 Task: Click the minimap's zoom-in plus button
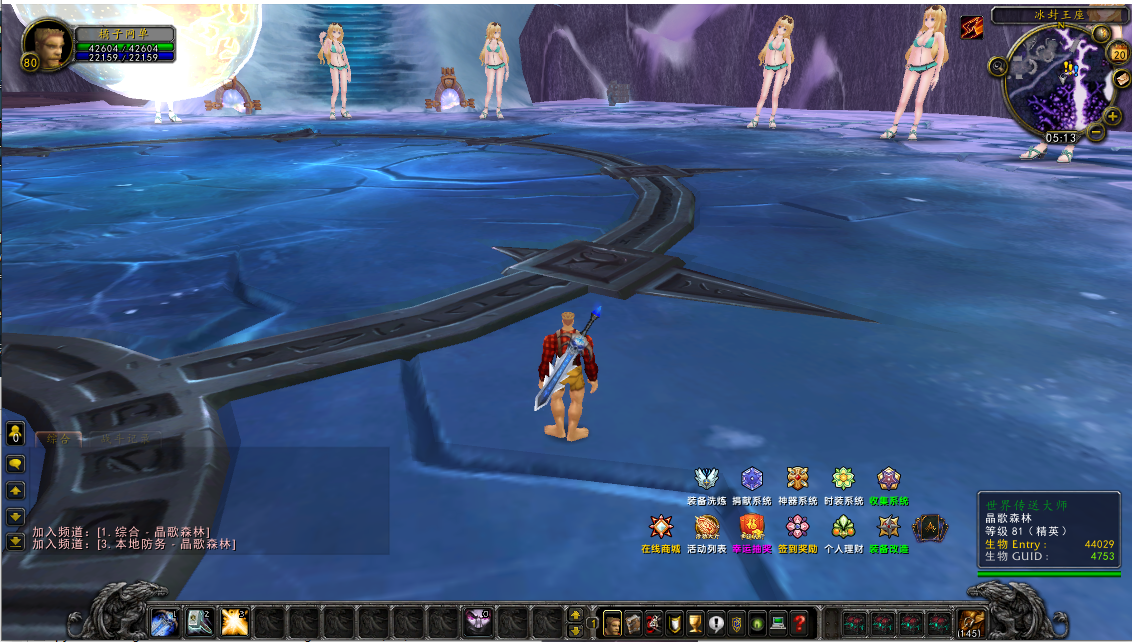click(x=1113, y=116)
